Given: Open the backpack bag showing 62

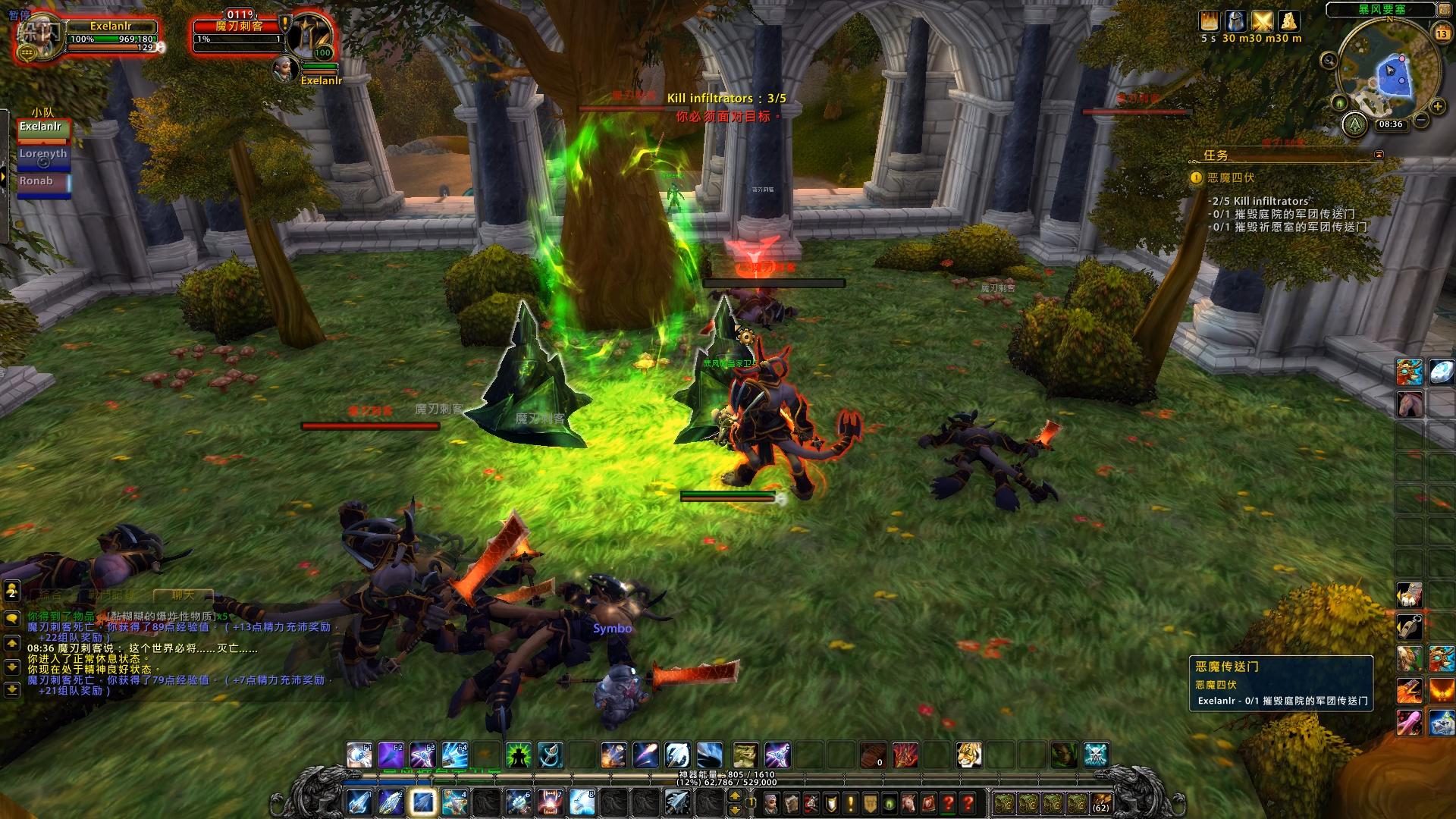Looking at the screenshot, I should coord(1100,802).
